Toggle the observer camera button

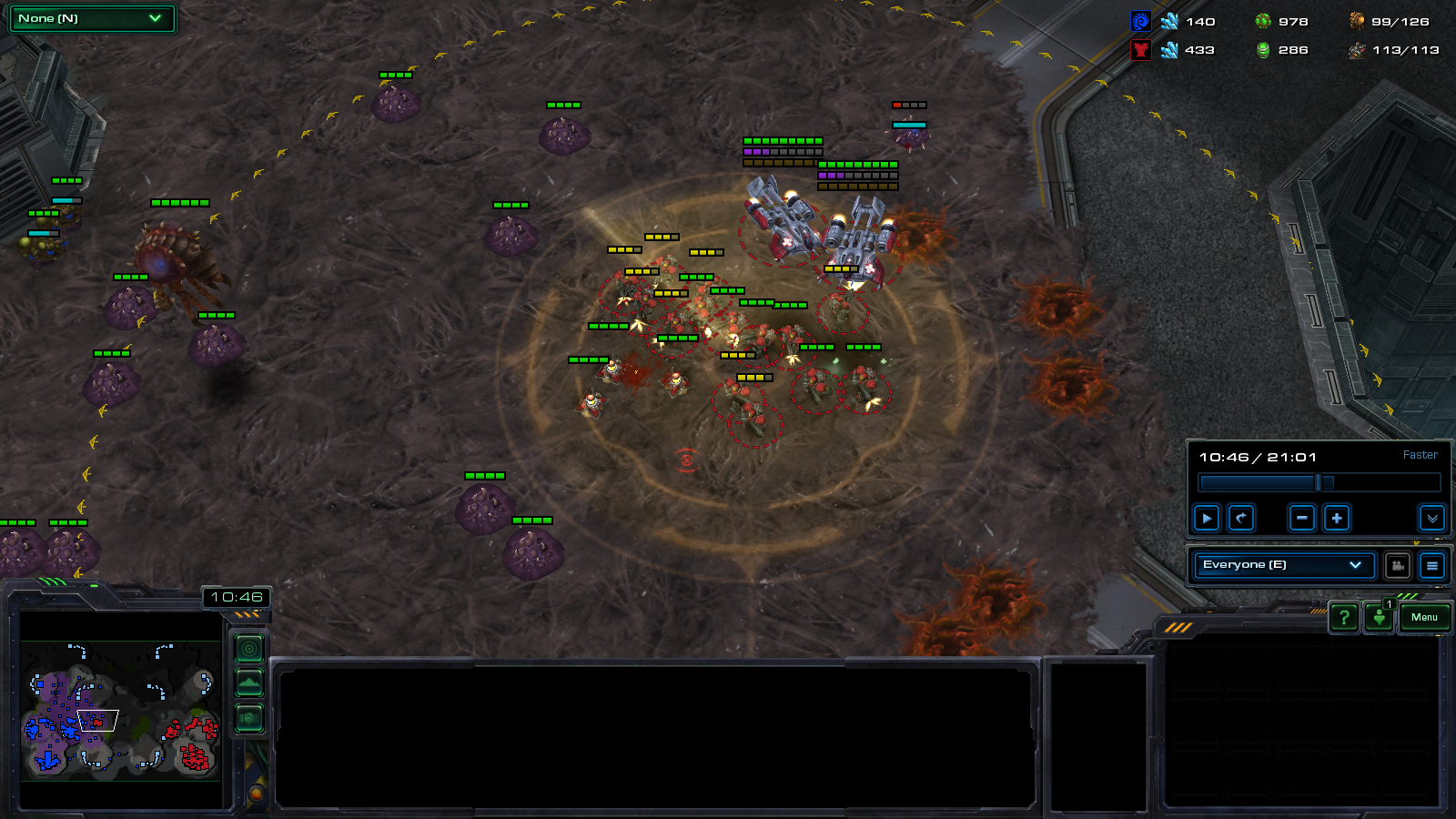pos(1398,566)
